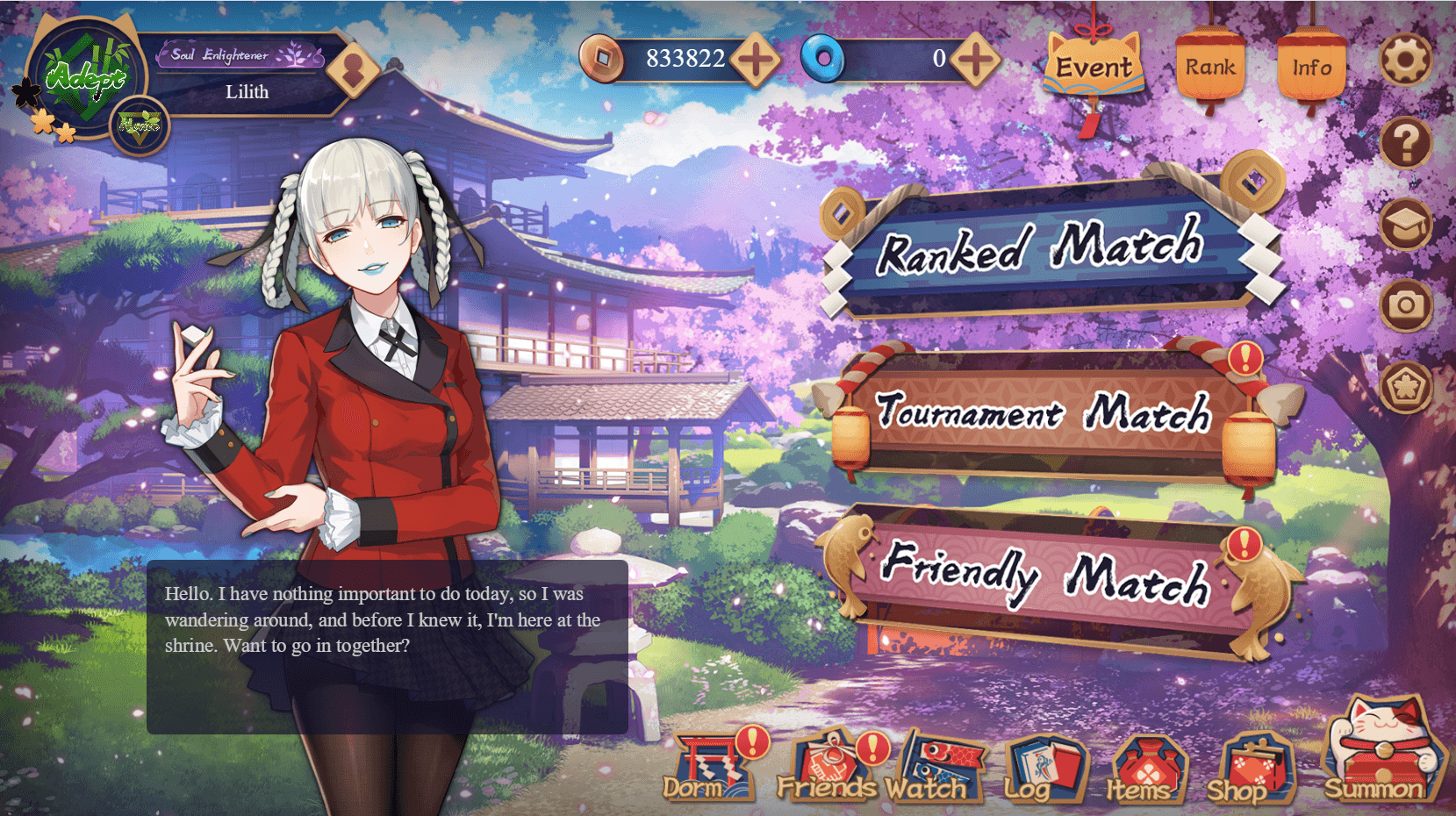Open the Event lantern
The height and width of the screenshot is (816, 1456).
[x=1094, y=66]
